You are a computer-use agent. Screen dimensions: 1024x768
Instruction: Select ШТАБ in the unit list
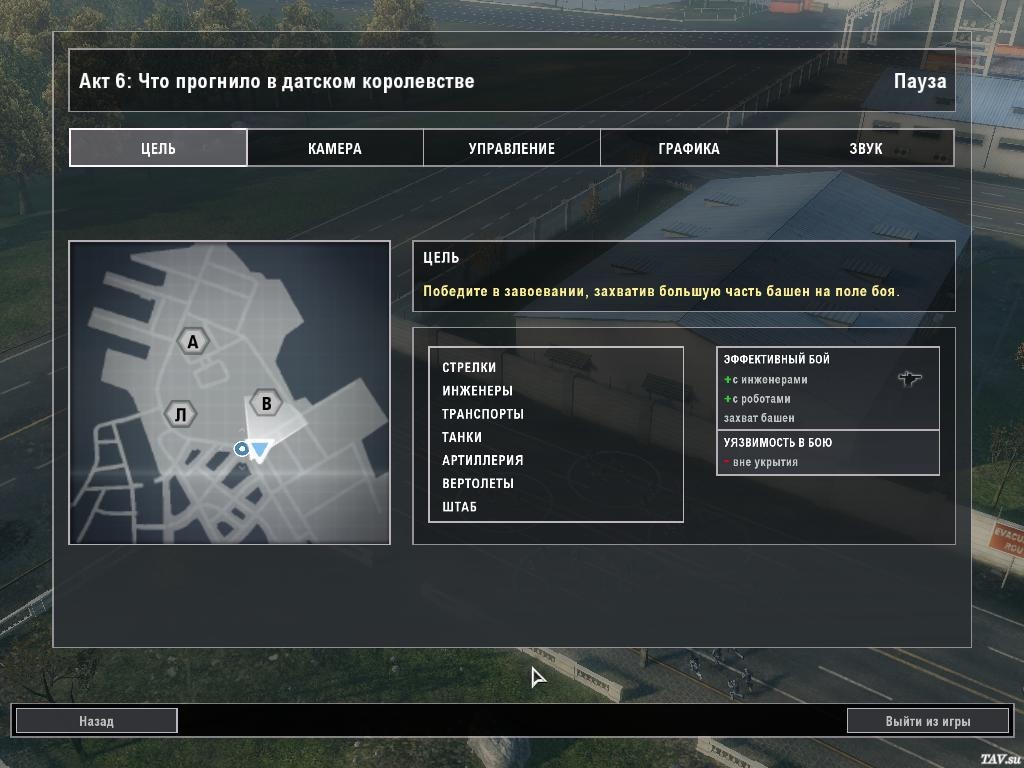pyautogui.click(x=460, y=507)
